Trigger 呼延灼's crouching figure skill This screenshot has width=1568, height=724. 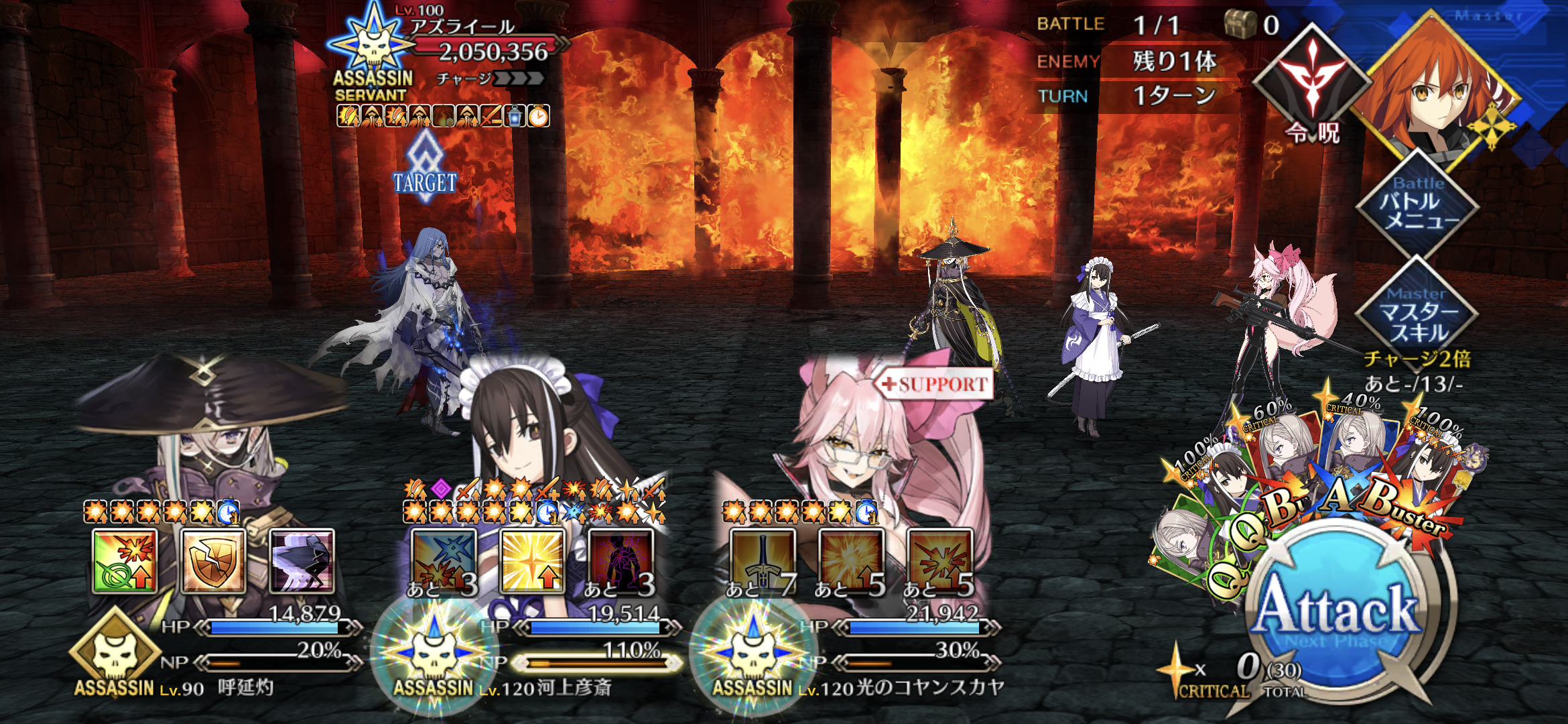[302, 562]
